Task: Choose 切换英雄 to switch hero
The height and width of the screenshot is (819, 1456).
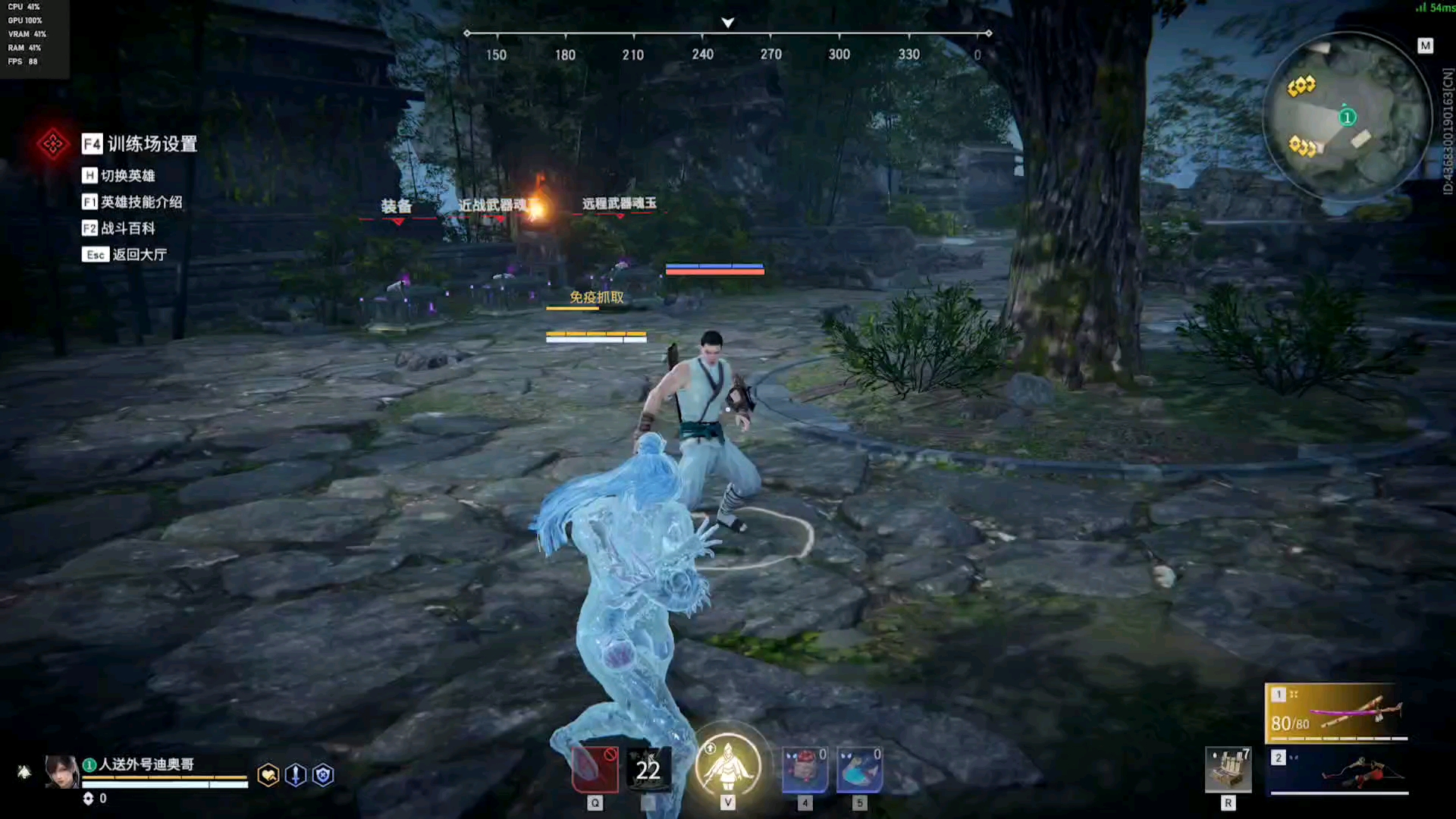Action: [x=119, y=176]
